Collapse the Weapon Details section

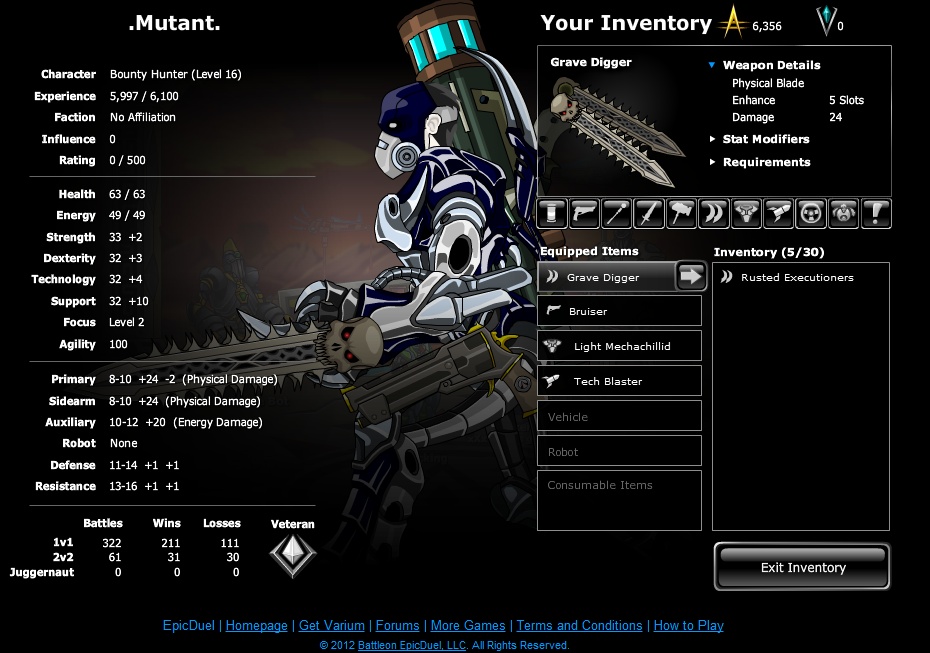point(712,65)
